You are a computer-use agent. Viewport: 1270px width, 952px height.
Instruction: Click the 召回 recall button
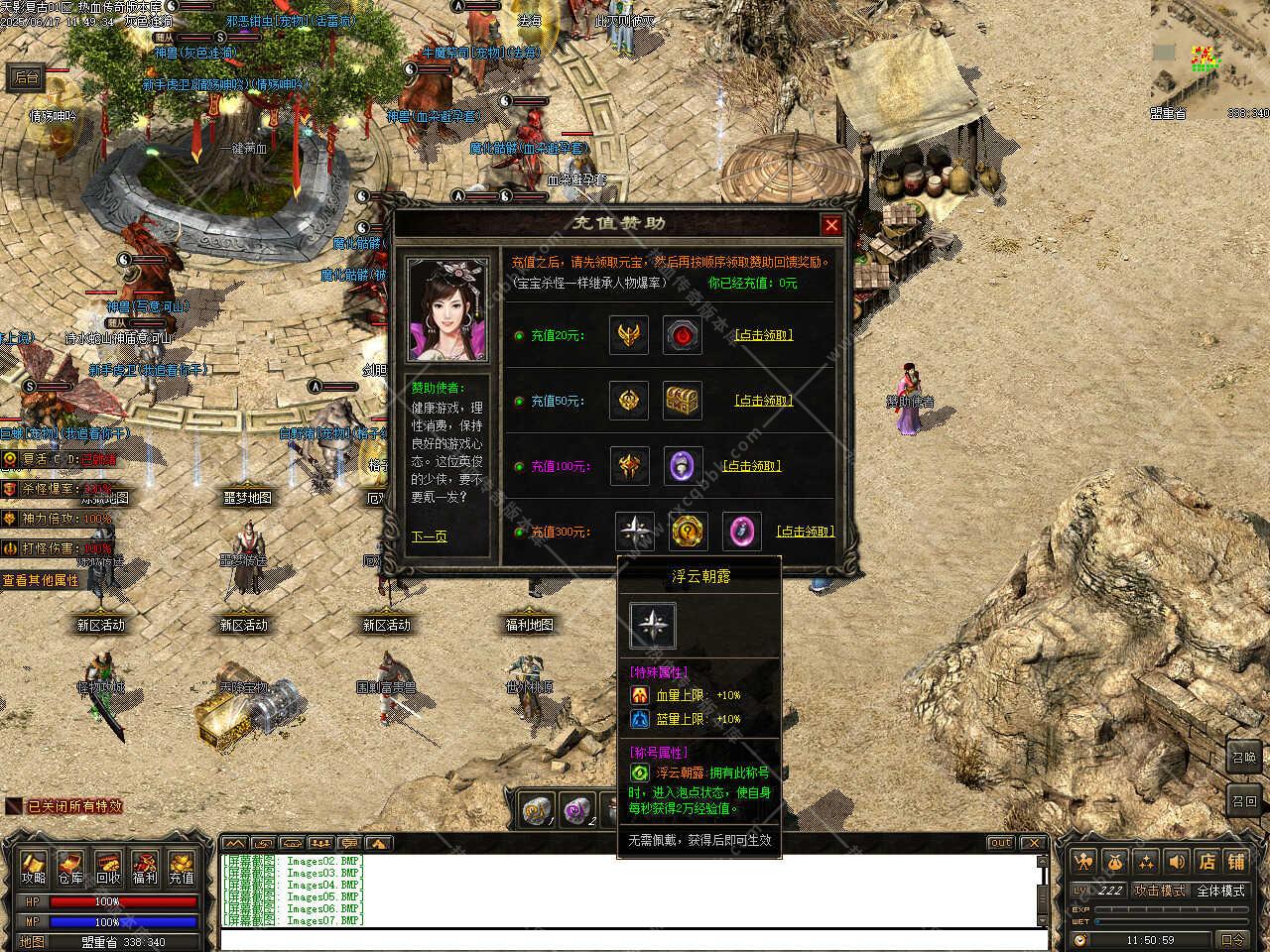click(x=1244, y=801)
